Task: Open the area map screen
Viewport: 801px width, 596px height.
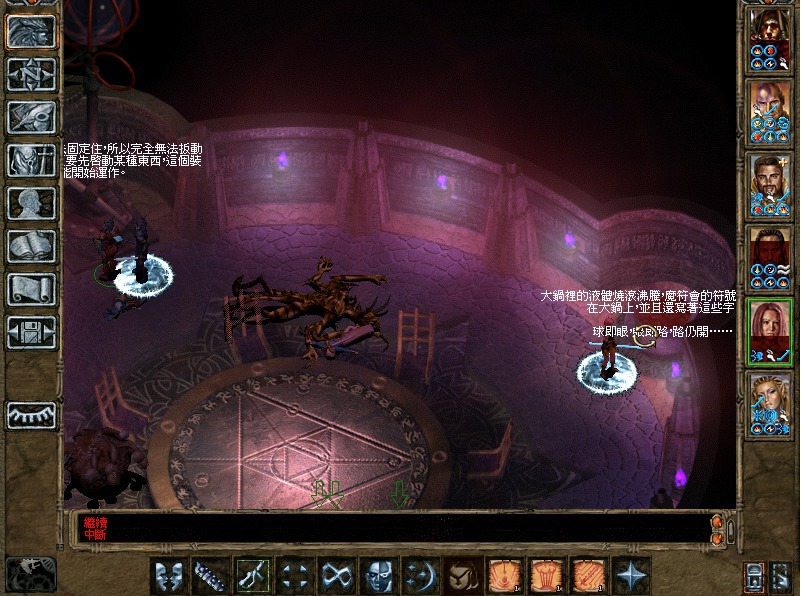Action: [31, 74]
